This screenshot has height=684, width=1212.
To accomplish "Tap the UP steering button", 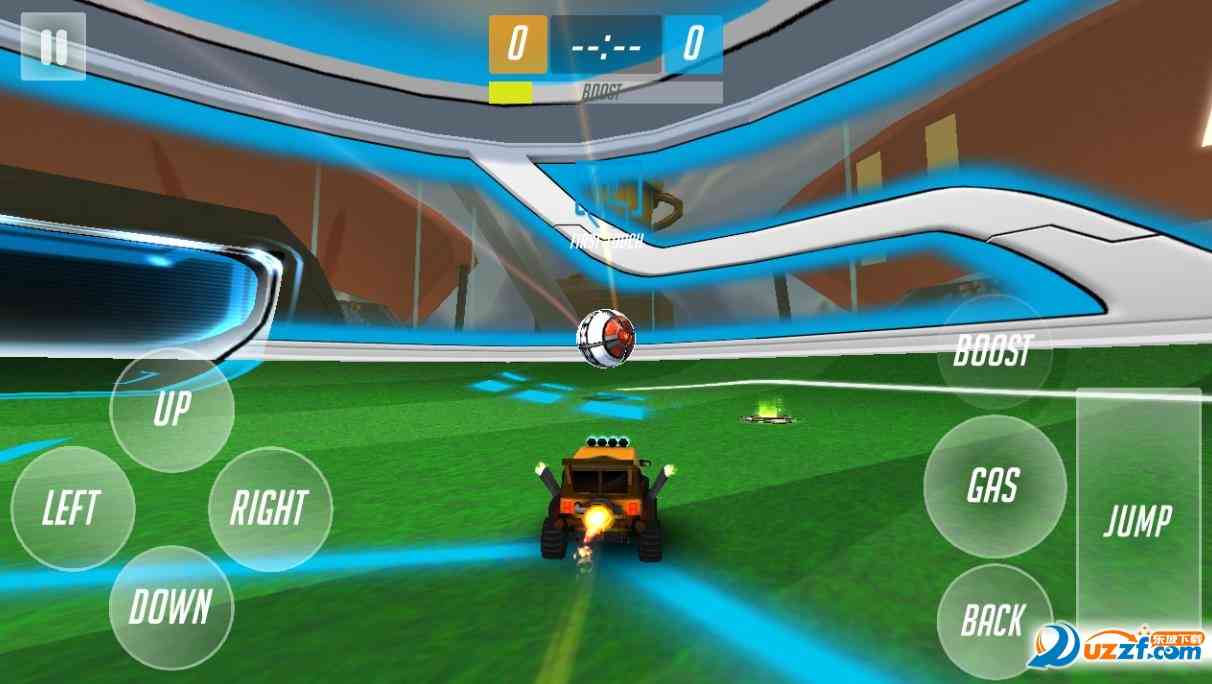I will coord(172,409).
